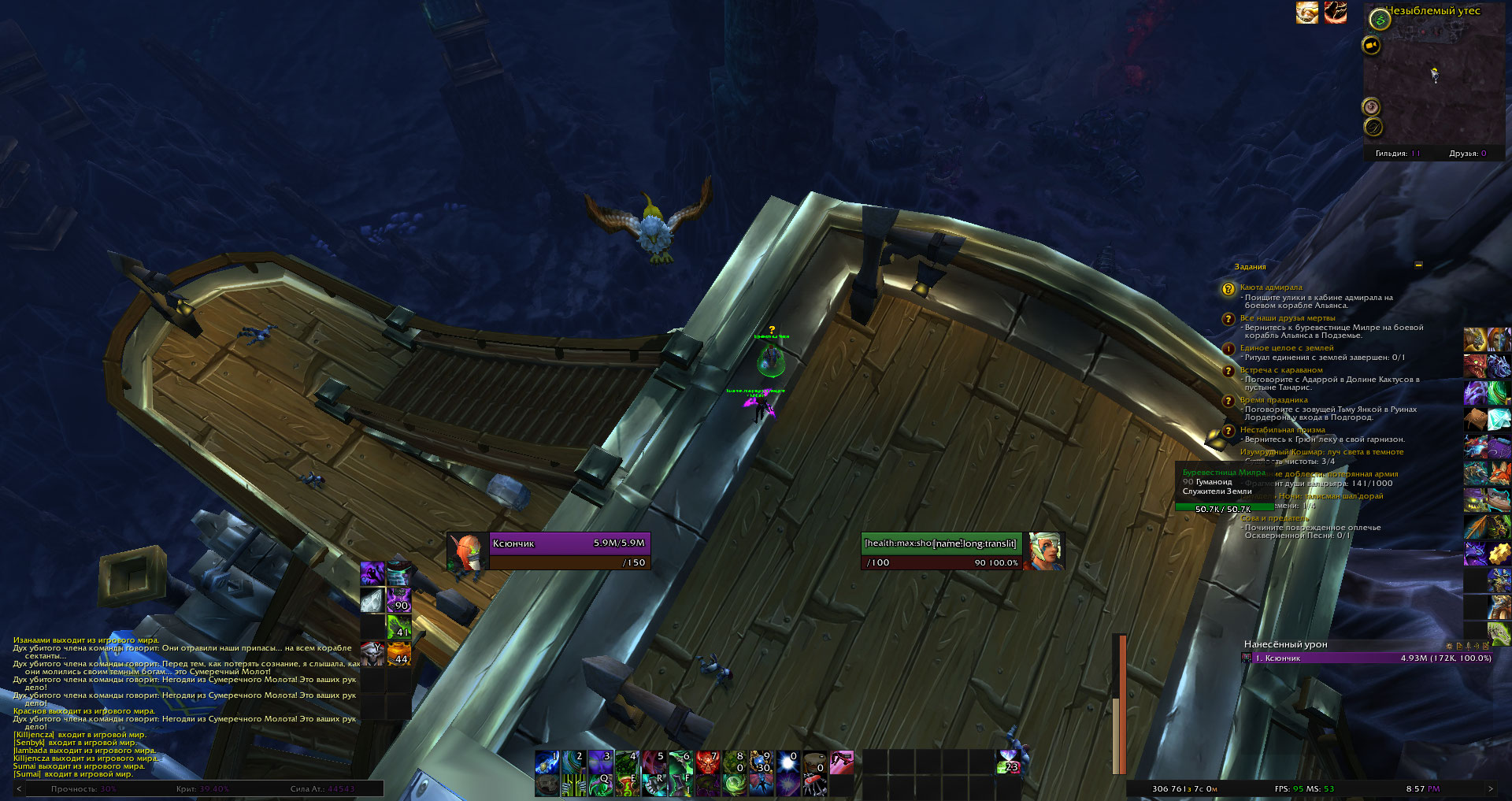Select the Нестабильная призма quest
This screenshot has height=801, width=1512.
(1282, 430)
